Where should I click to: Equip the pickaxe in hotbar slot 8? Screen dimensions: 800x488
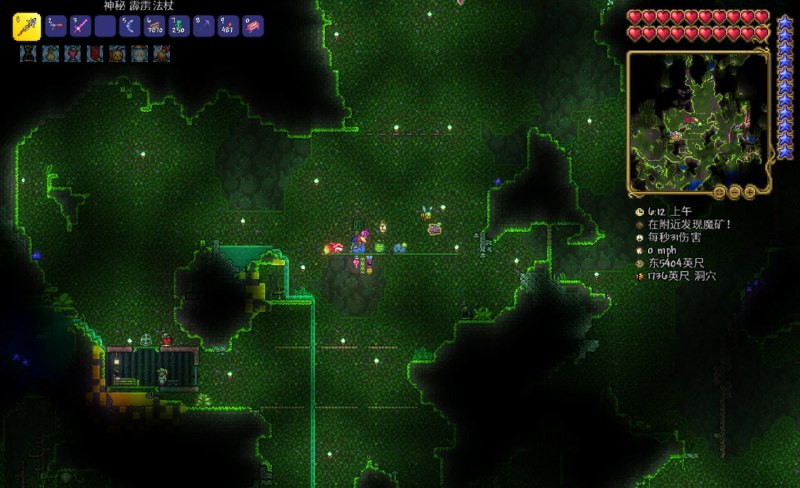pyautogui.click(x=204, y=26)
